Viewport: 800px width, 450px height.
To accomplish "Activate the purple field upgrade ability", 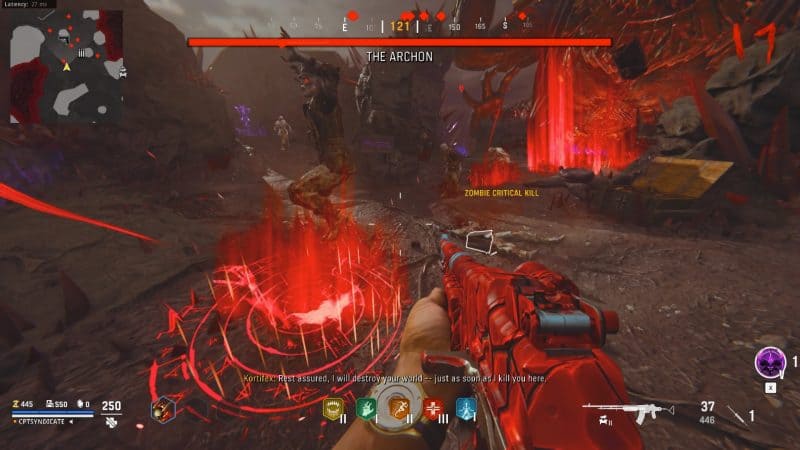I will pos(768,360).
